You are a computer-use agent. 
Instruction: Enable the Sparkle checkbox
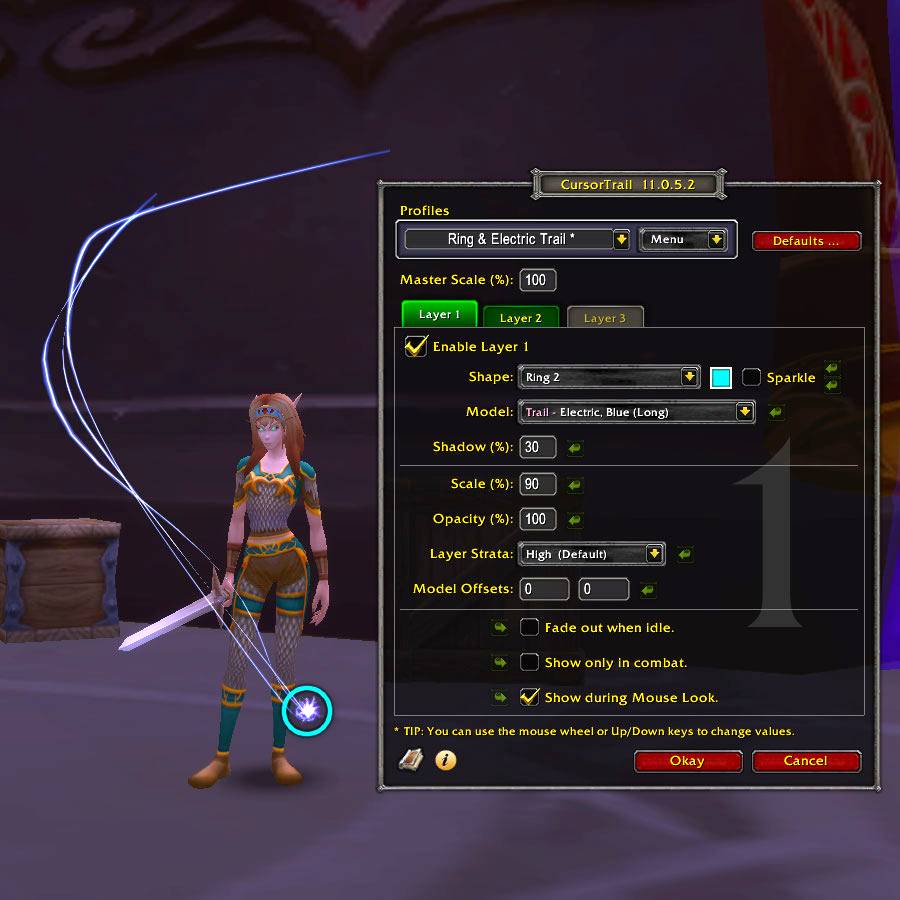752,377
